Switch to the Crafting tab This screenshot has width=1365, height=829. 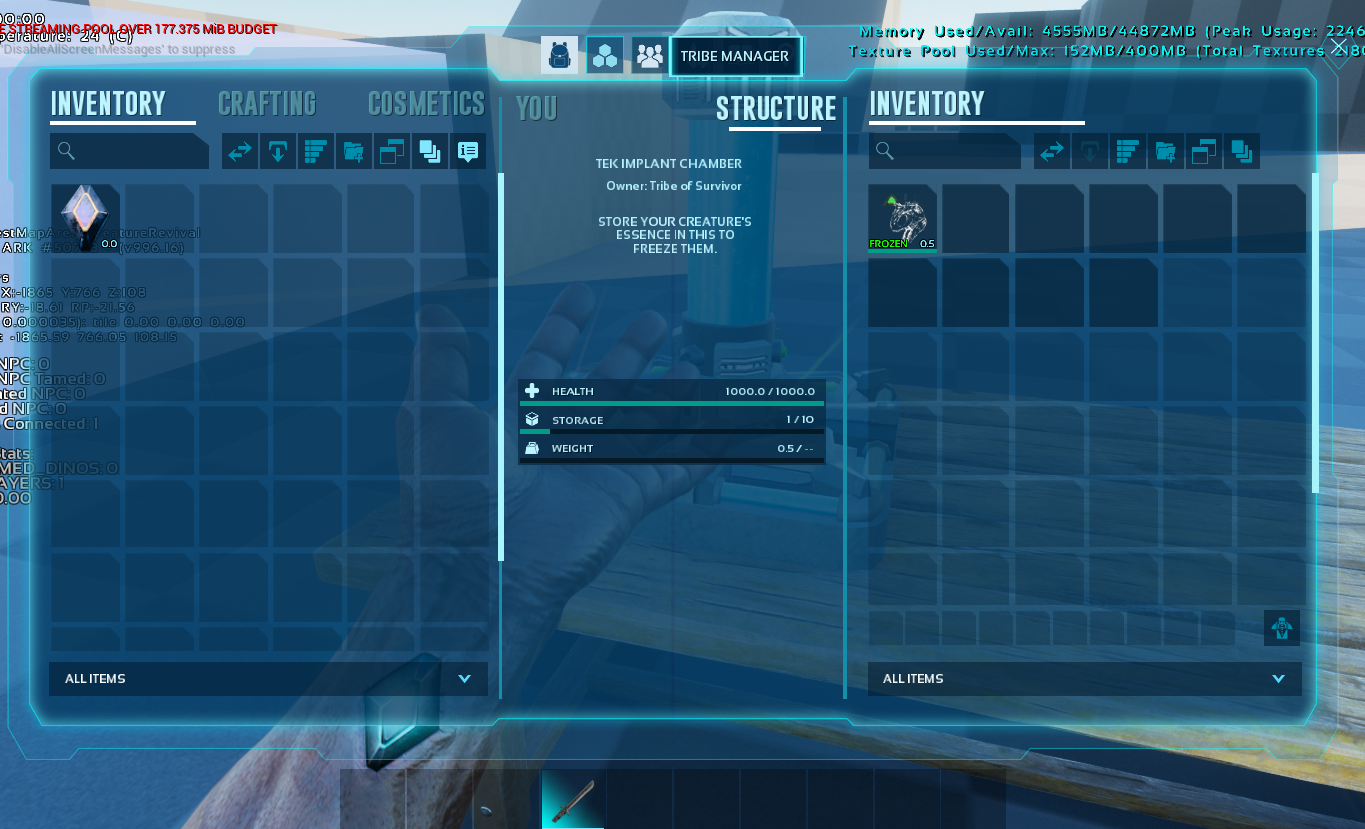click(x=266, y=104)
